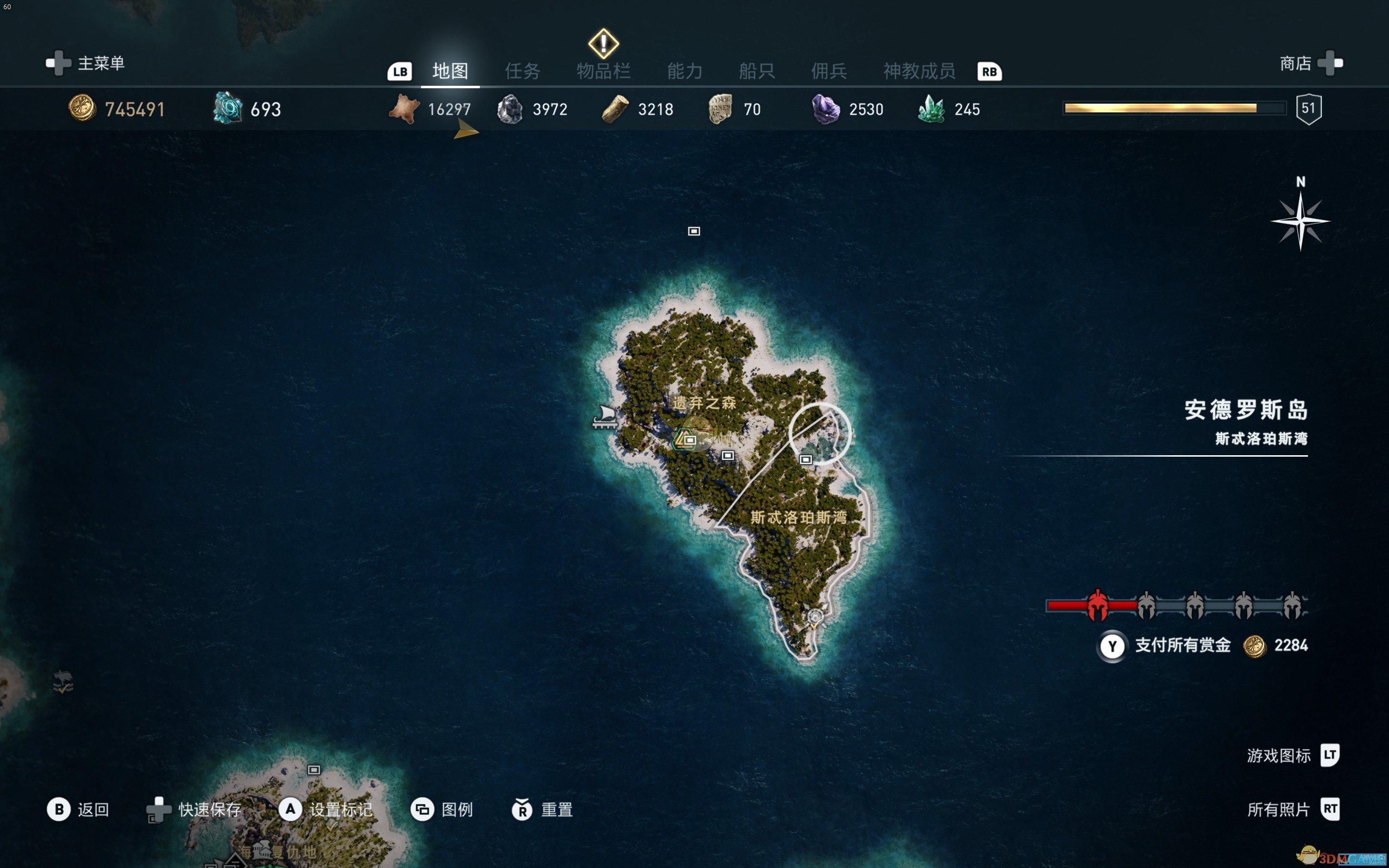This screenshot has height=868, width=1389.
Task: Open the 佣兵 mercenaries tab
Action: pyautogui.click(x=829, y=71)
